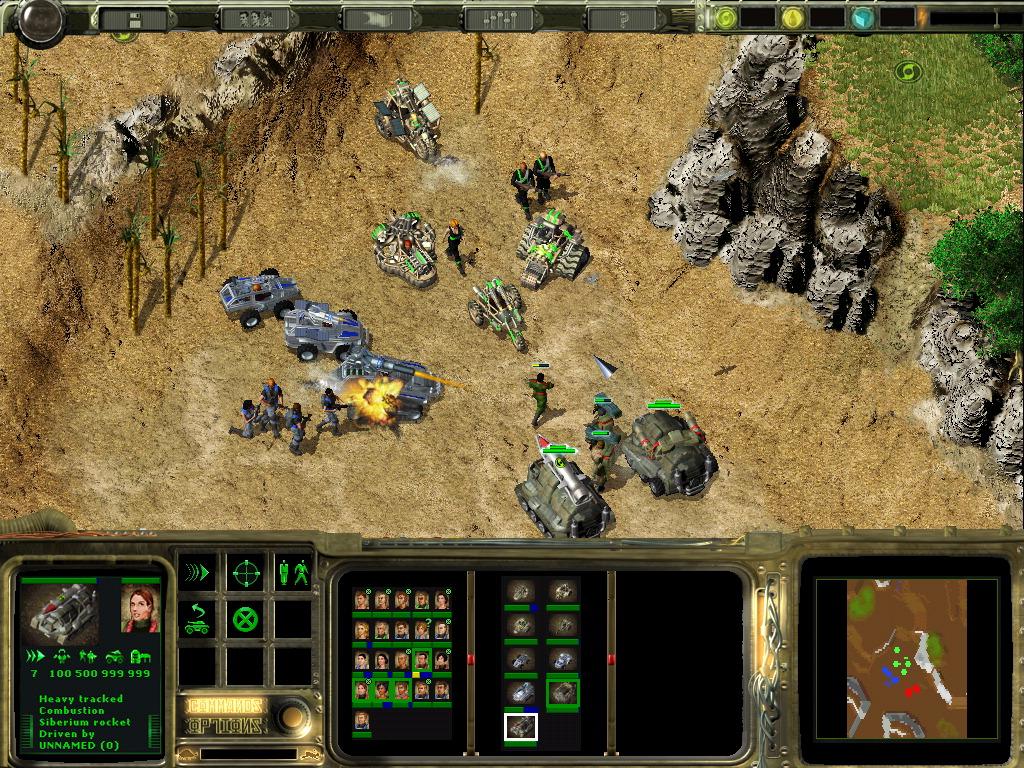Activate the attack crosshair command
This screenshot has height=768, width=1024.
246,573
